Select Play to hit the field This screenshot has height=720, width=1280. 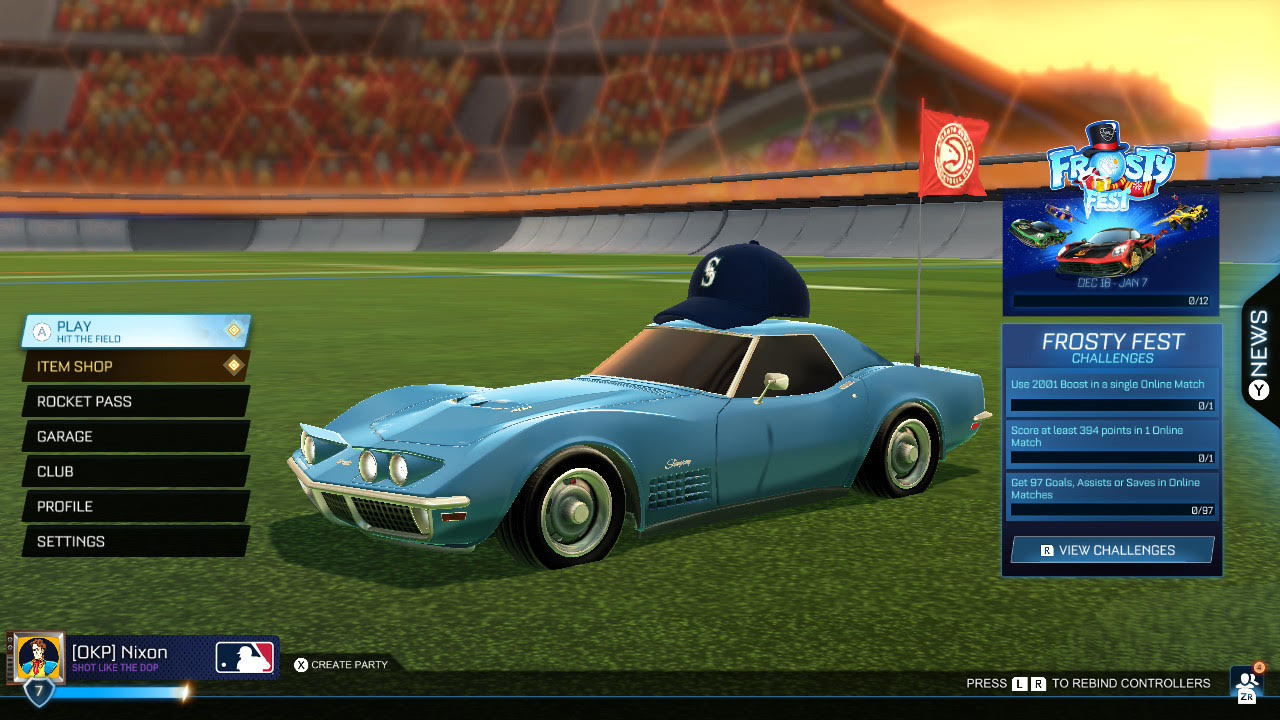coord(135,331)
